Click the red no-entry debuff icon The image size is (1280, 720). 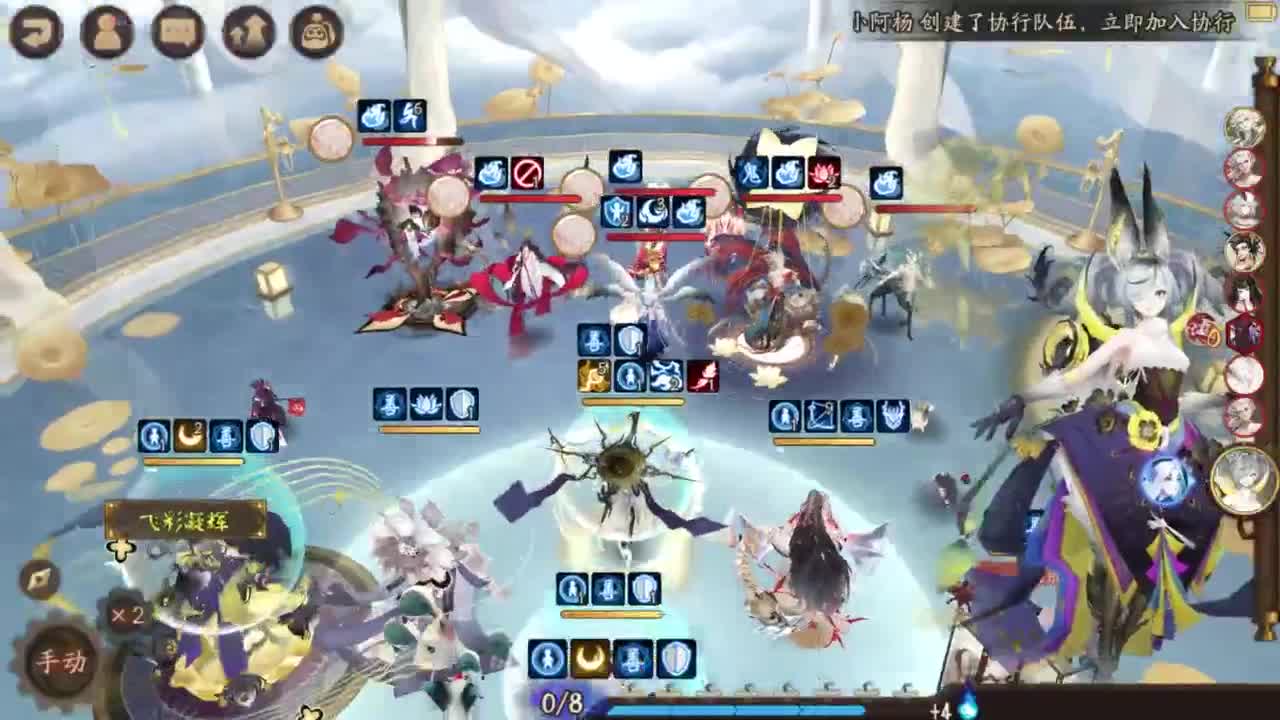[530, 172]
